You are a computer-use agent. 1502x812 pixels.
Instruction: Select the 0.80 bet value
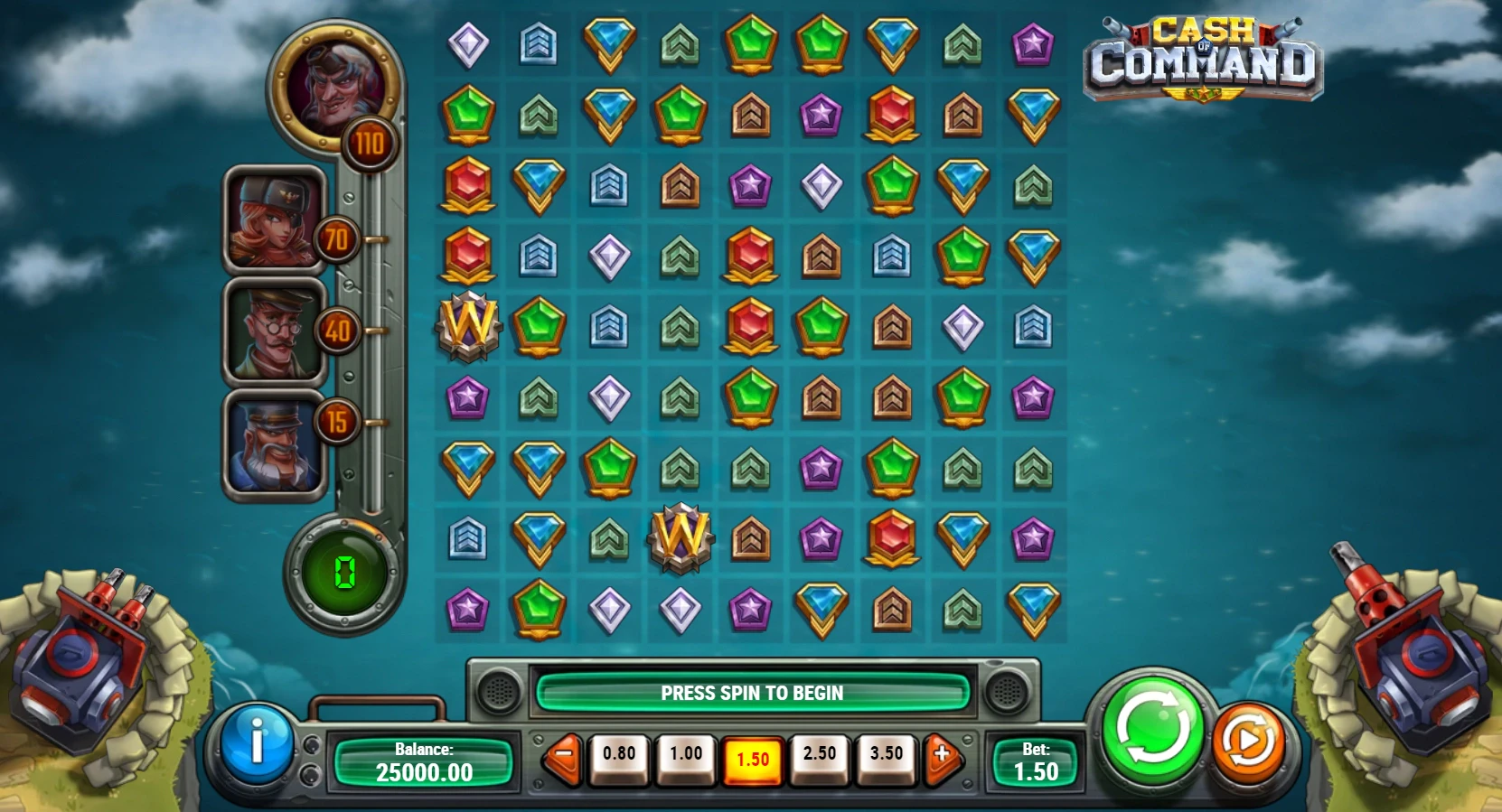(619, 755)
